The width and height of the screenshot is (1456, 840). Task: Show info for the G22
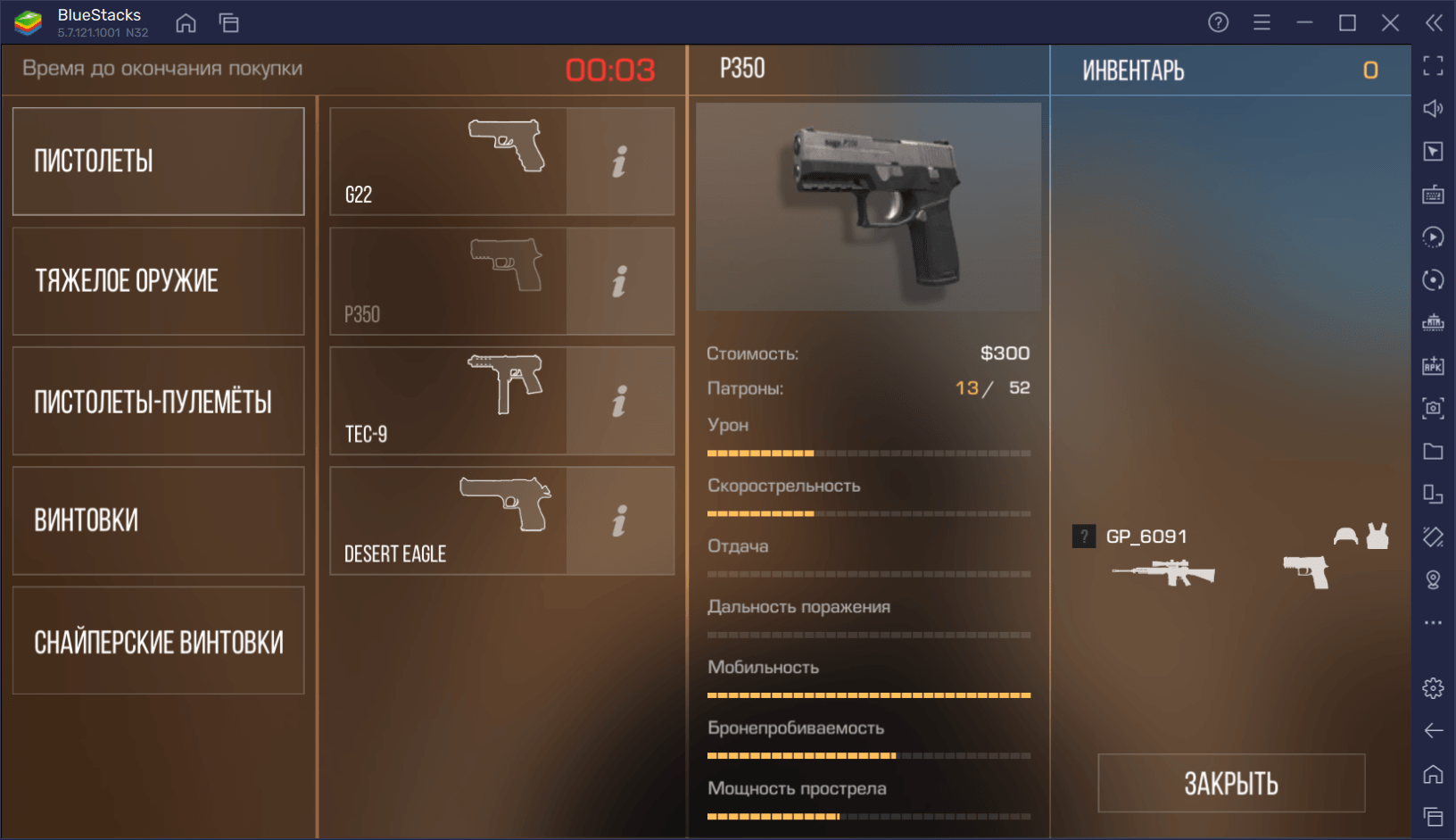620,162
